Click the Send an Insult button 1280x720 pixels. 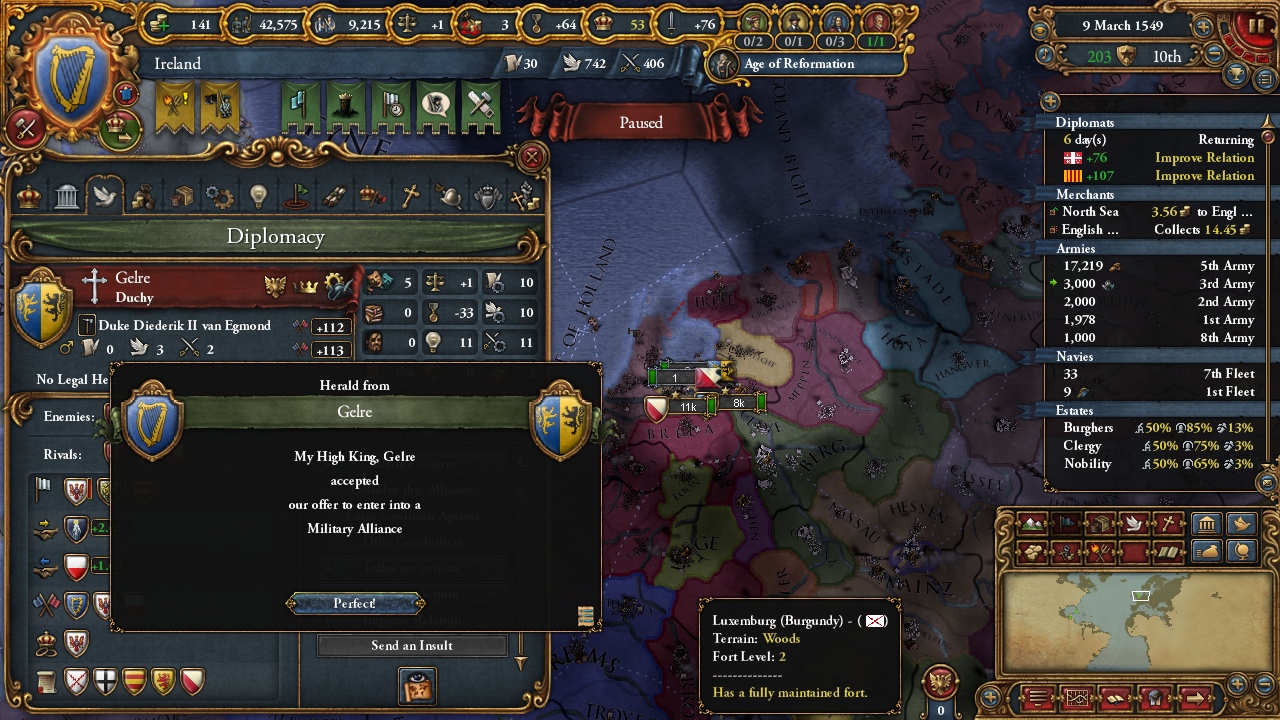pyautogui.click(x=412, y=645)
